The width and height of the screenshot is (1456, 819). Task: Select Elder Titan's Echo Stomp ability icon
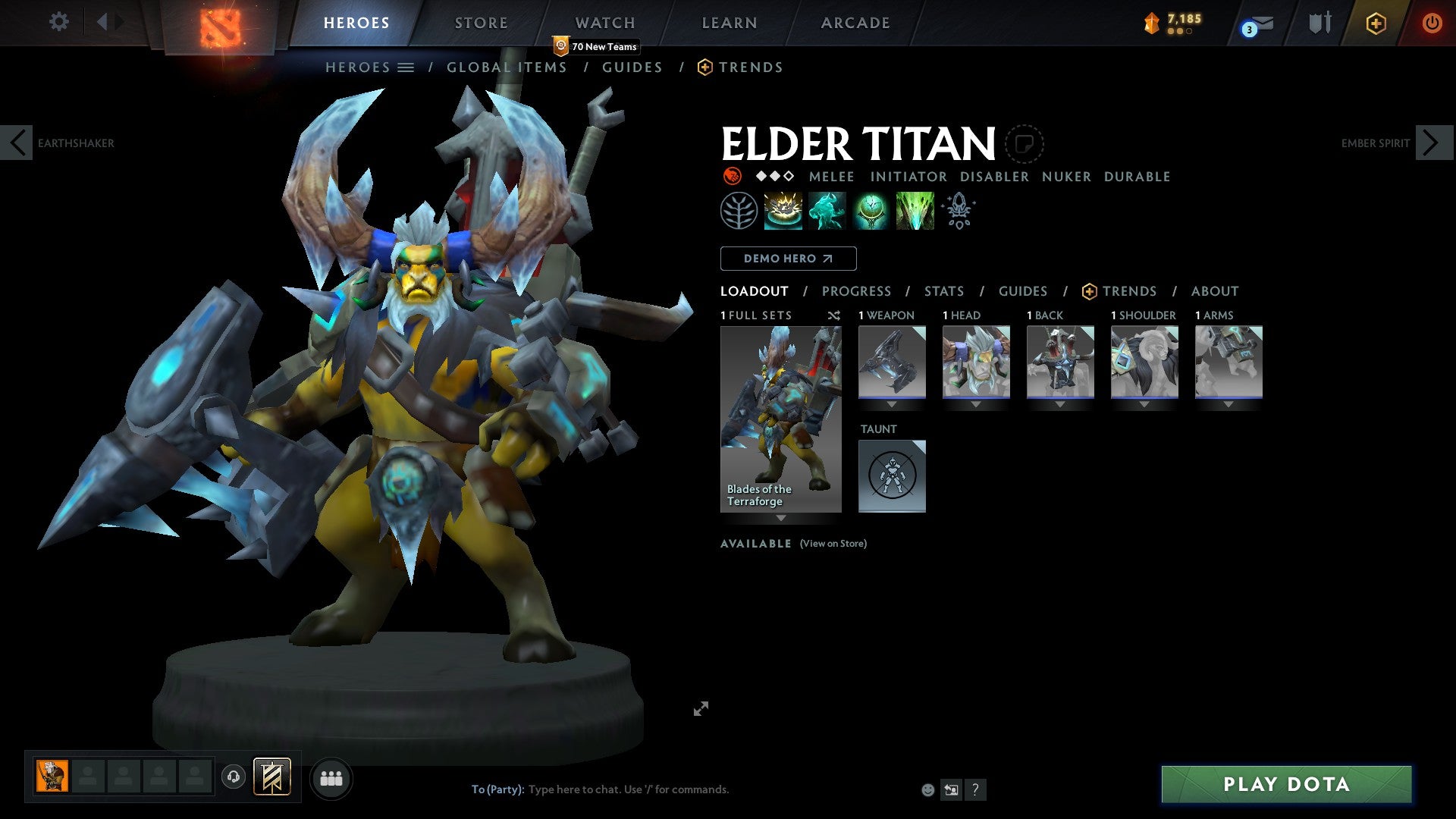(x=784, y=210)
